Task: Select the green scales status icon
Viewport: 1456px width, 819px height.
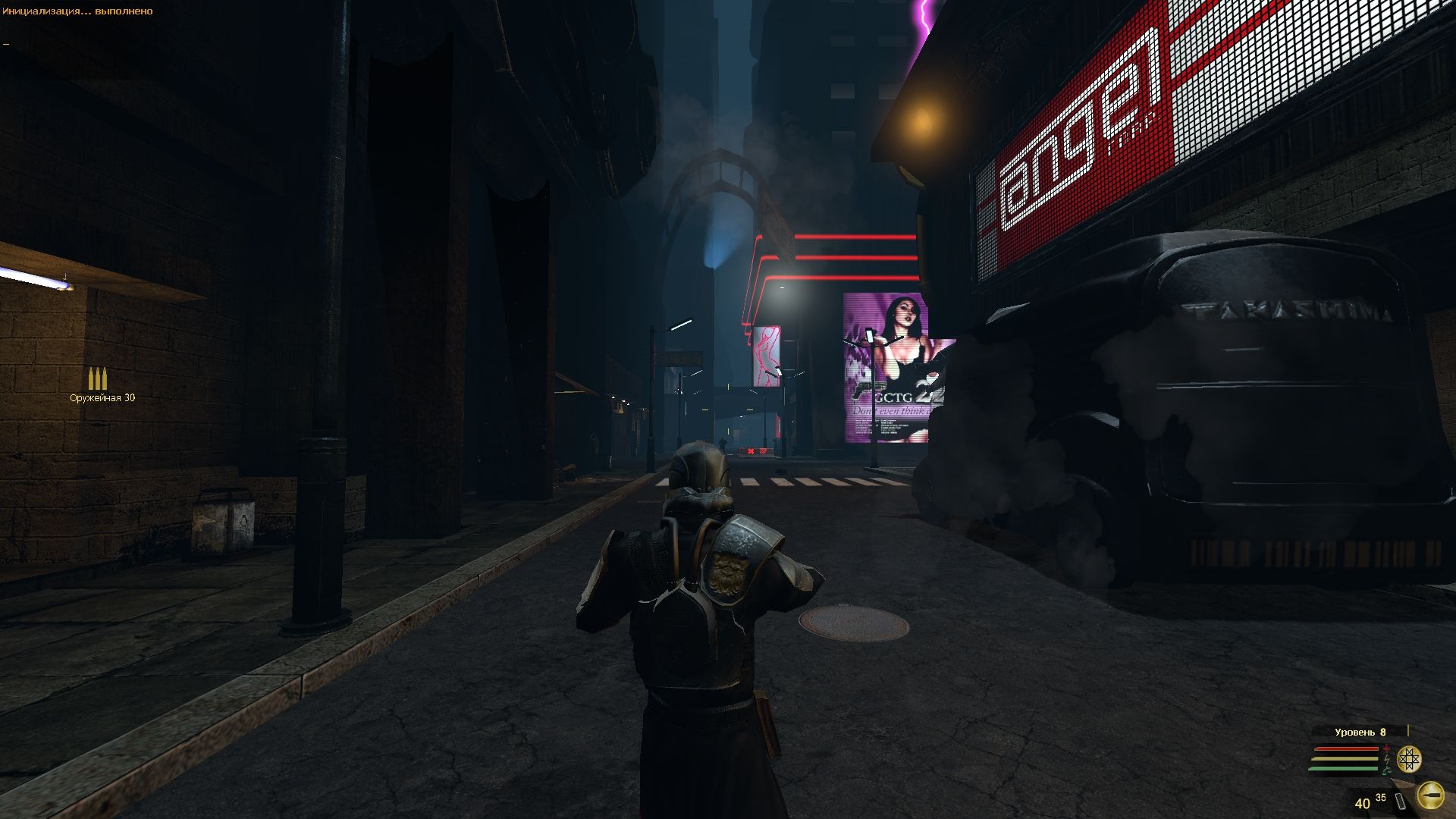Action: click(1387, 770)
